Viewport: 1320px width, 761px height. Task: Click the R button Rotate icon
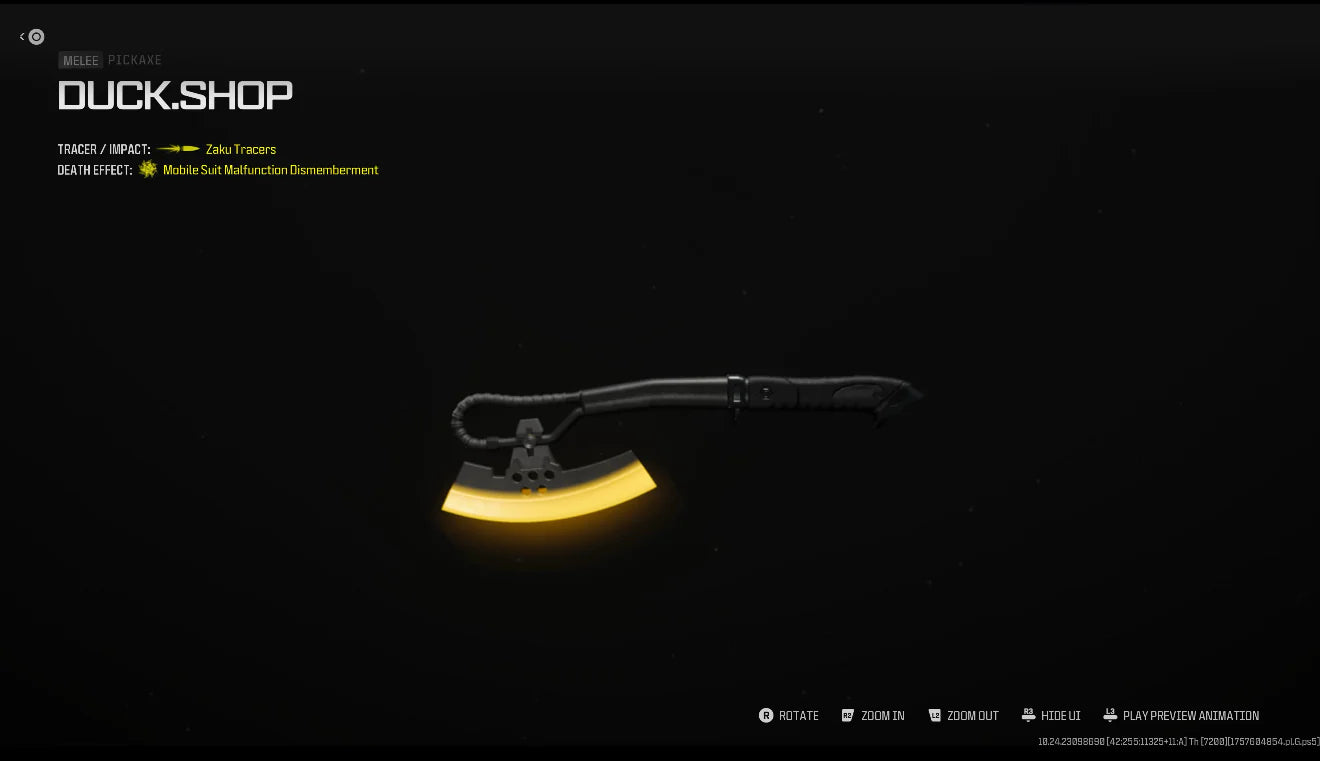click(764, 715)
